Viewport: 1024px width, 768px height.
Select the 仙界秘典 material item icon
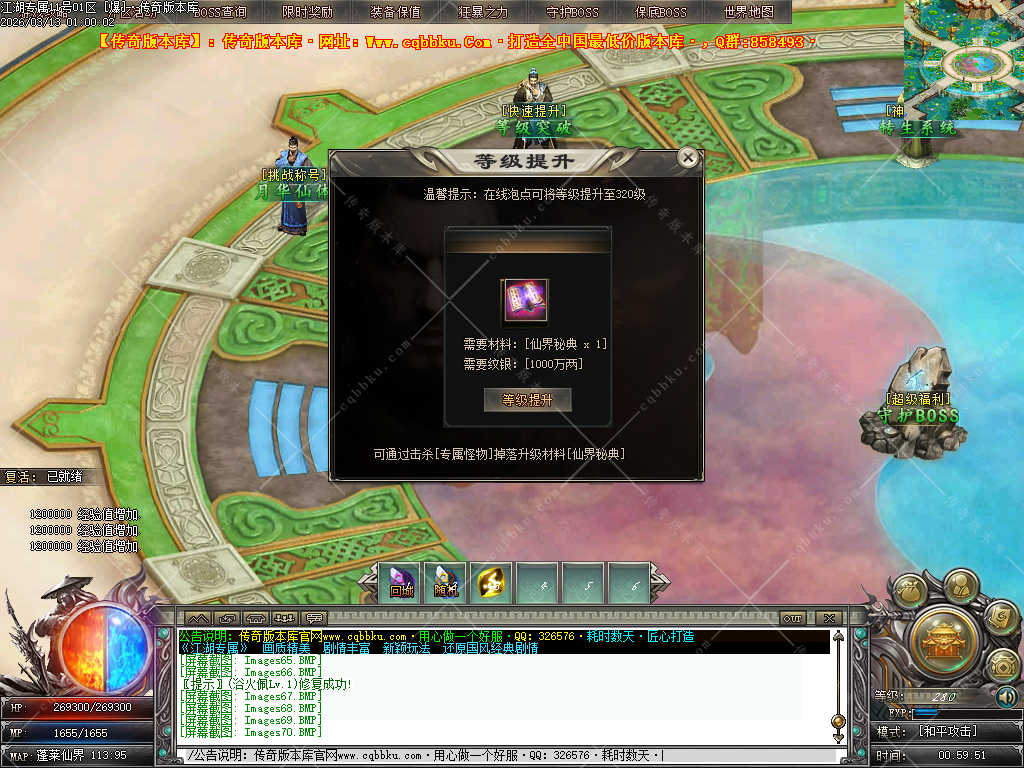coord(526,301)
